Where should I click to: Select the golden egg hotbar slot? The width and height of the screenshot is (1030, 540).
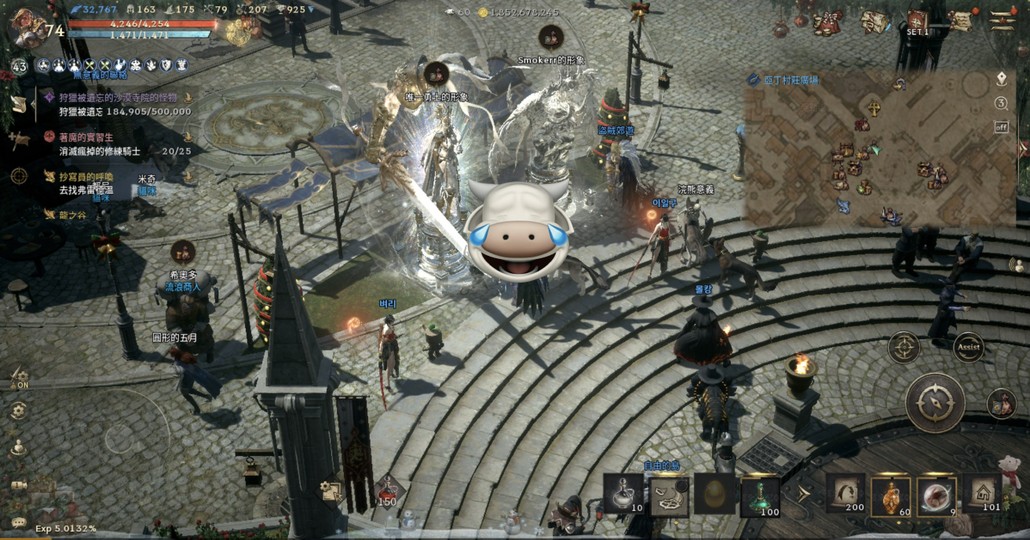[714, 494]
